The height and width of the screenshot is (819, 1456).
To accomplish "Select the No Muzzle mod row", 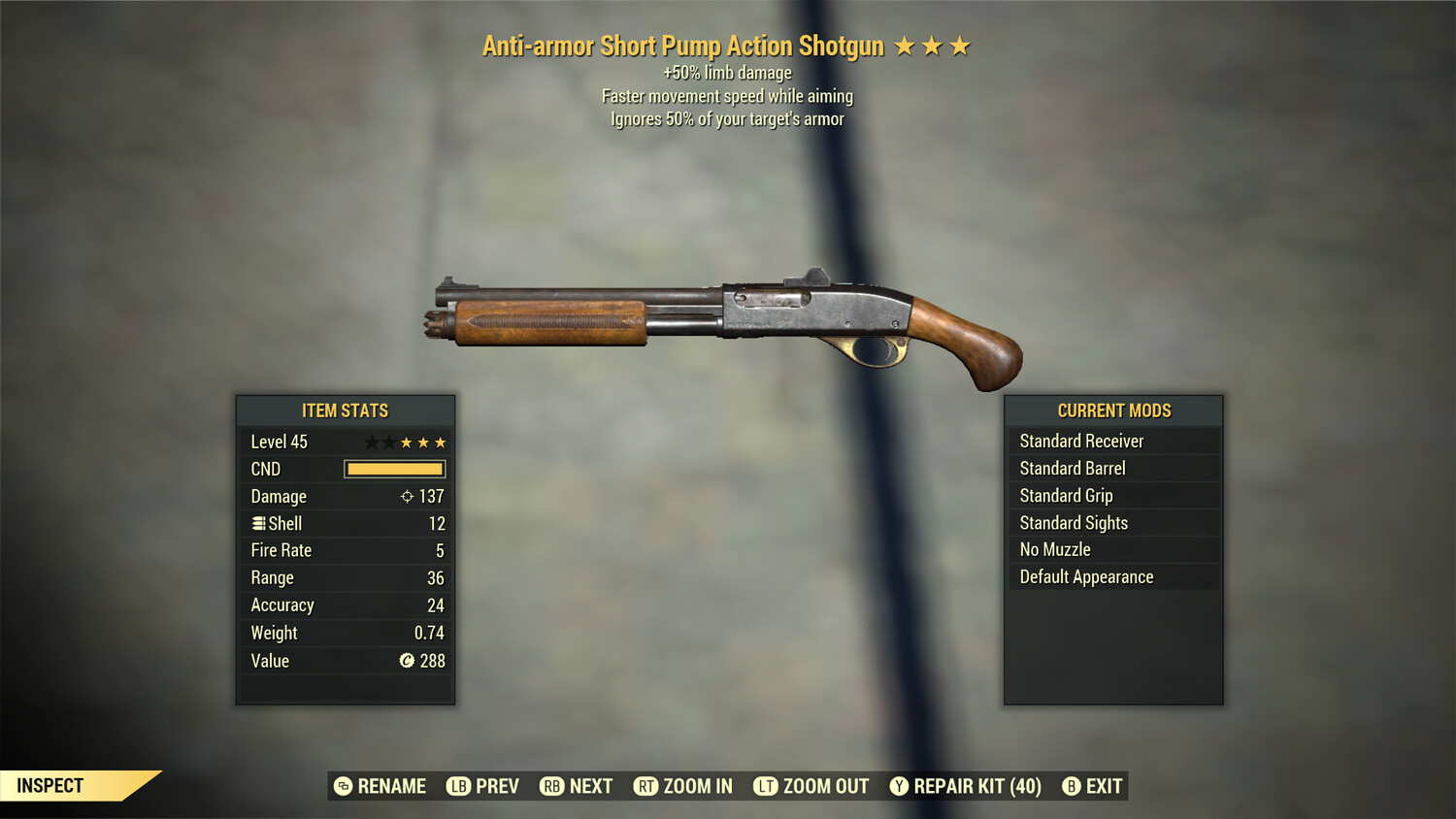I will tap(1113, 549).
